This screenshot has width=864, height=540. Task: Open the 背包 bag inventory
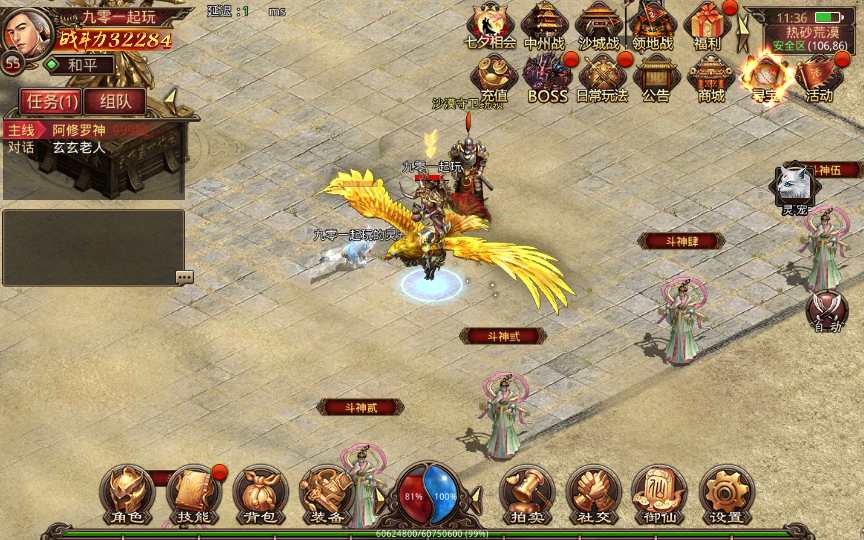click(260, 494)
